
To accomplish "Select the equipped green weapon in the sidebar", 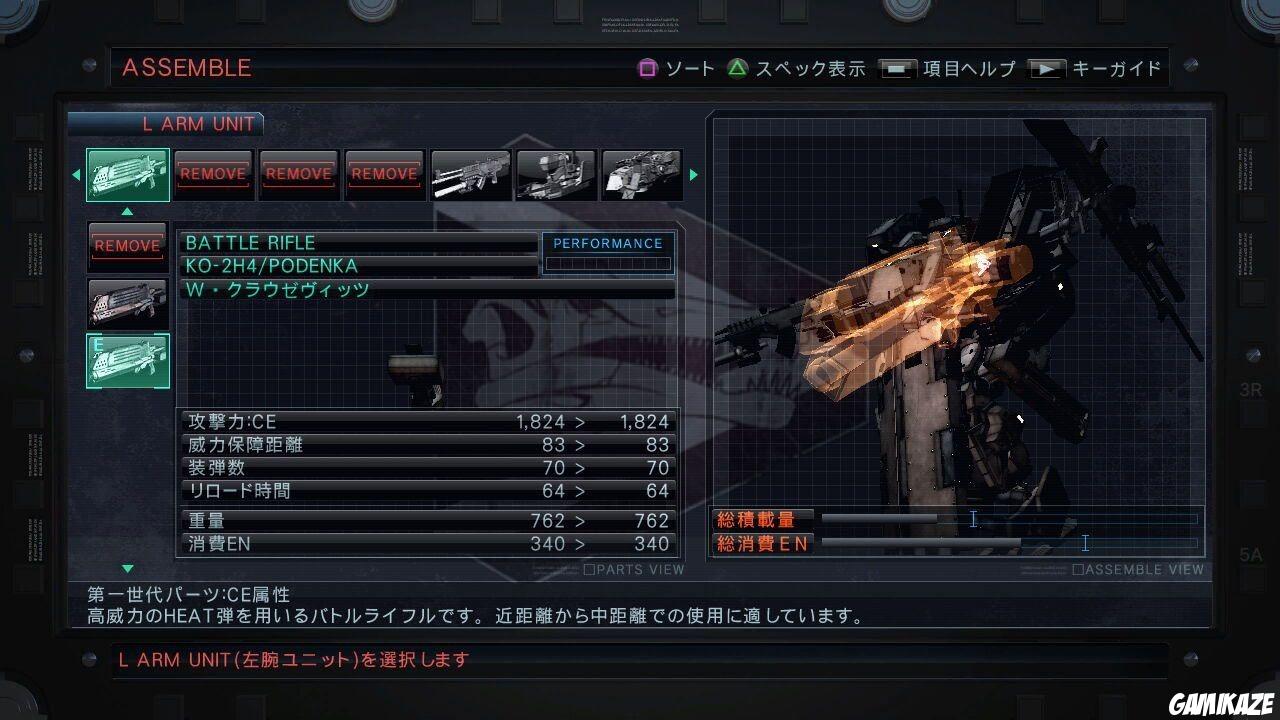I will point(127,361).
